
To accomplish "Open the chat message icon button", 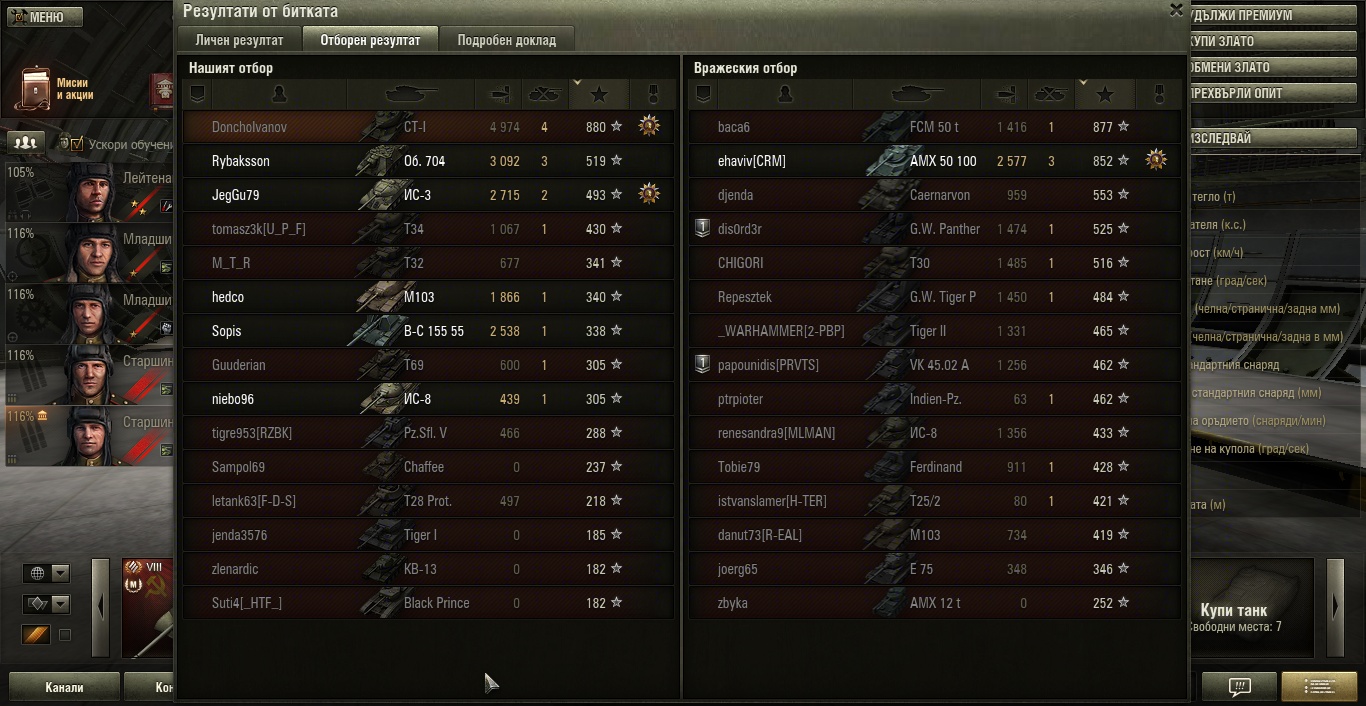I will [x=1239, y=687].
